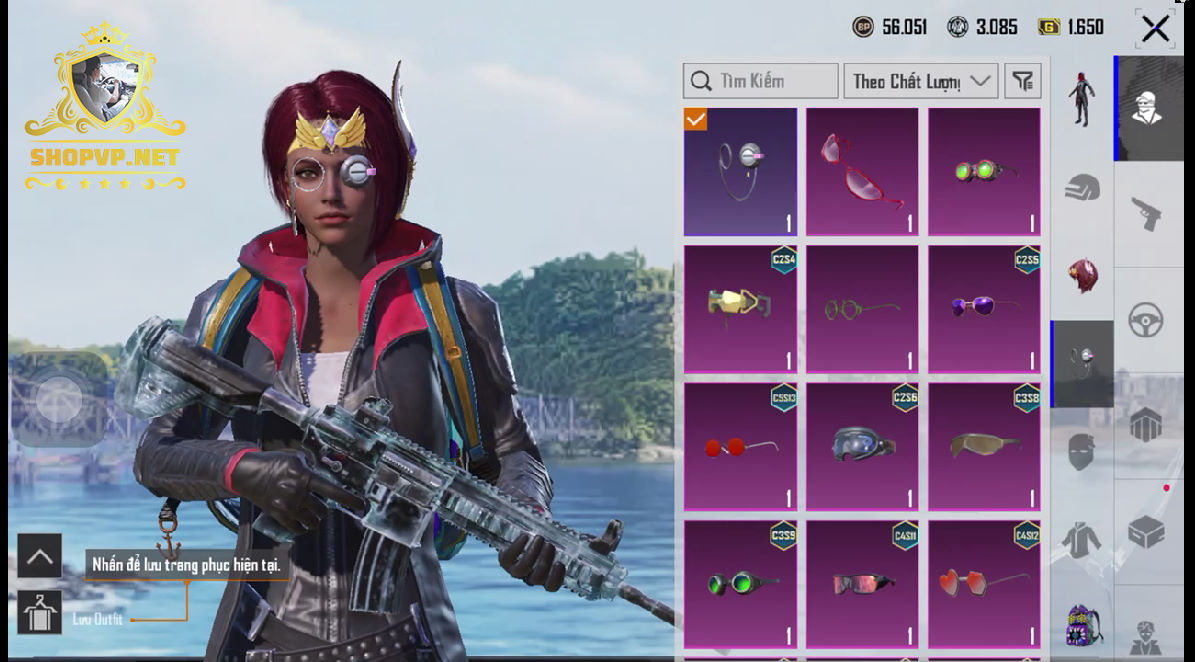The width and height of the screenshot is (1195, 662).
Task: Pick the yellow C2S4 glasses
Action: pyautogui.click(x=740, y=309)
